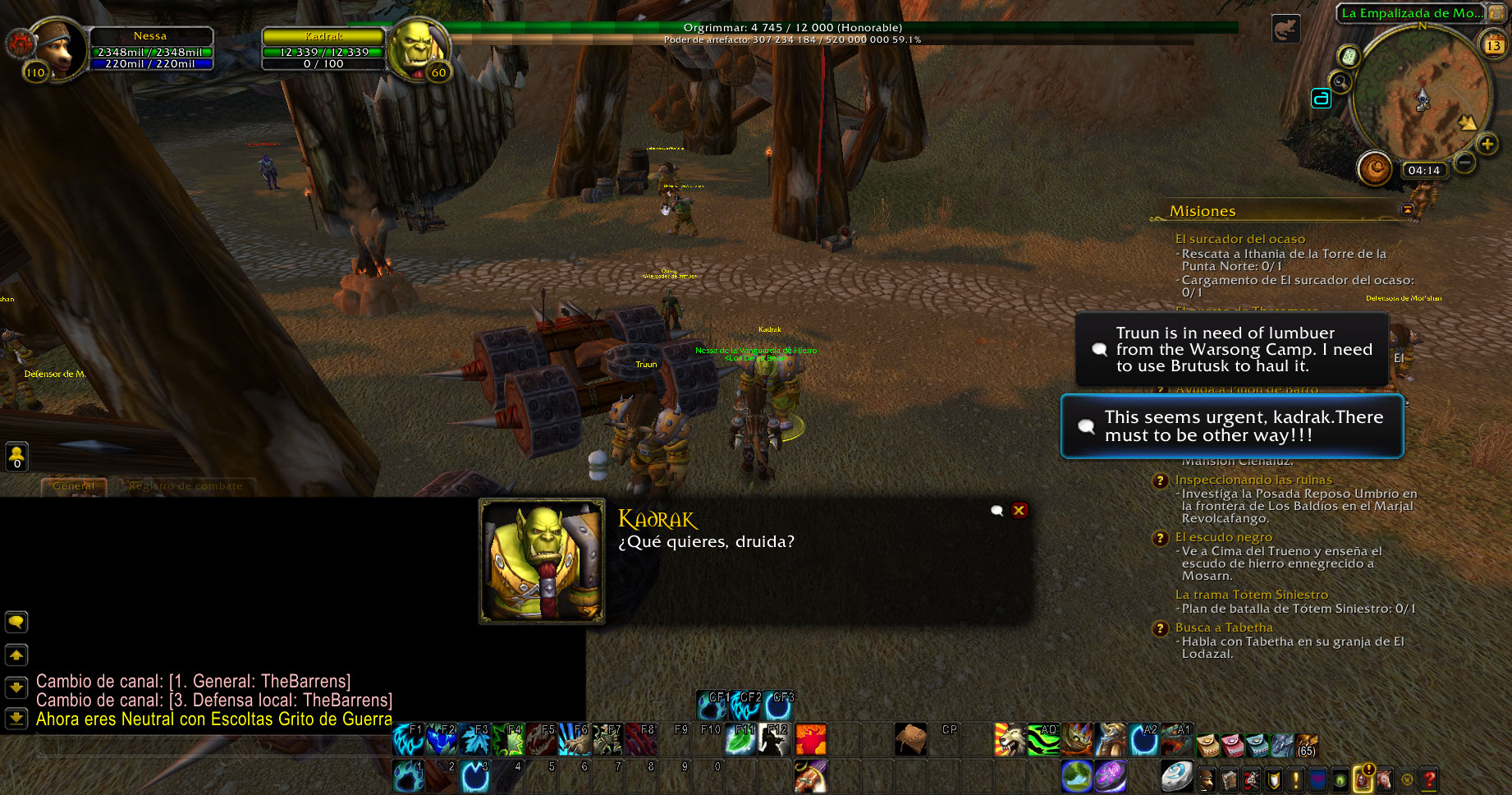The height and width of the screenshot is (795, 1512).
Task: Use the Hearthstone item
Action: click(1176, 776)
